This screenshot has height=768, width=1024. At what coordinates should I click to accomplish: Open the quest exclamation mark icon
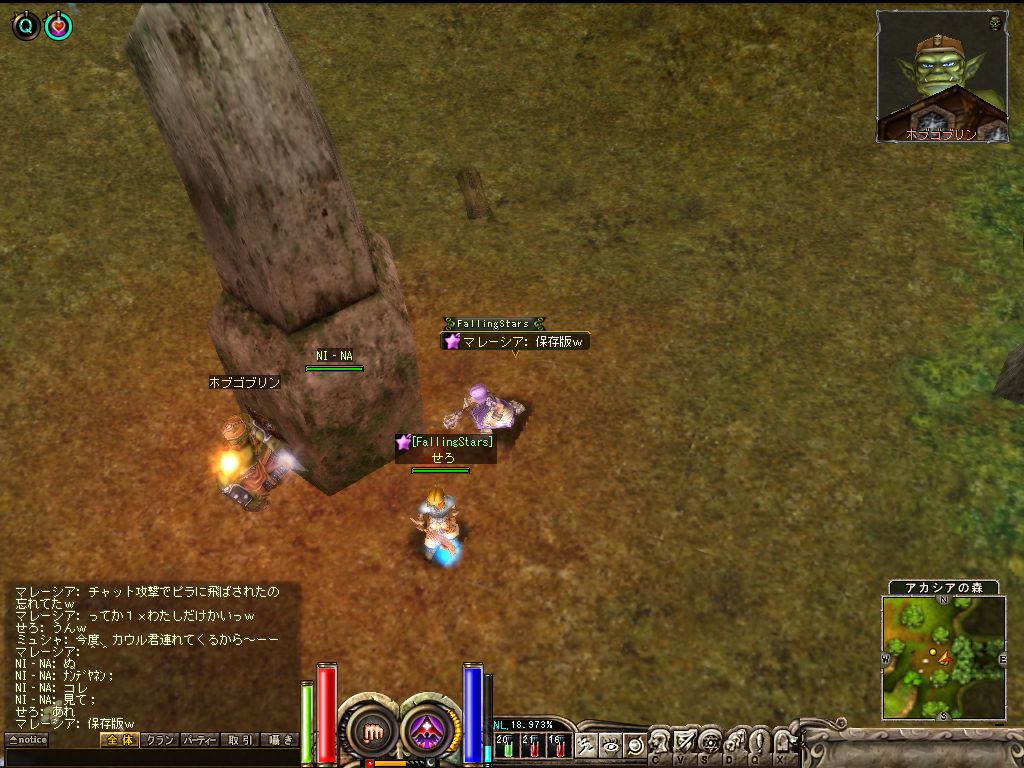pos(759,742)
